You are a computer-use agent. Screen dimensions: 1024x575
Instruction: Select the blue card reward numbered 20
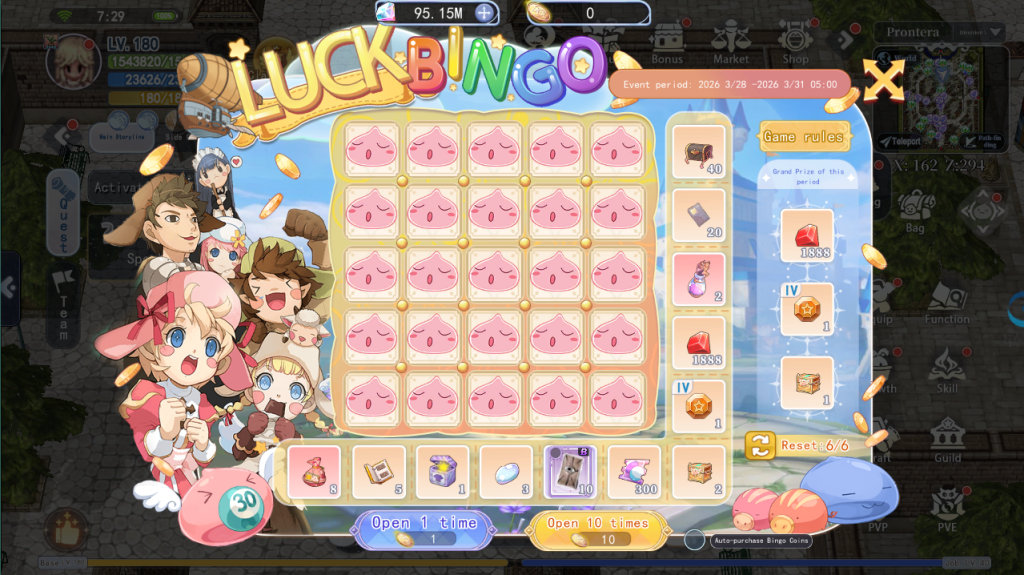click(x=698, y=216)
